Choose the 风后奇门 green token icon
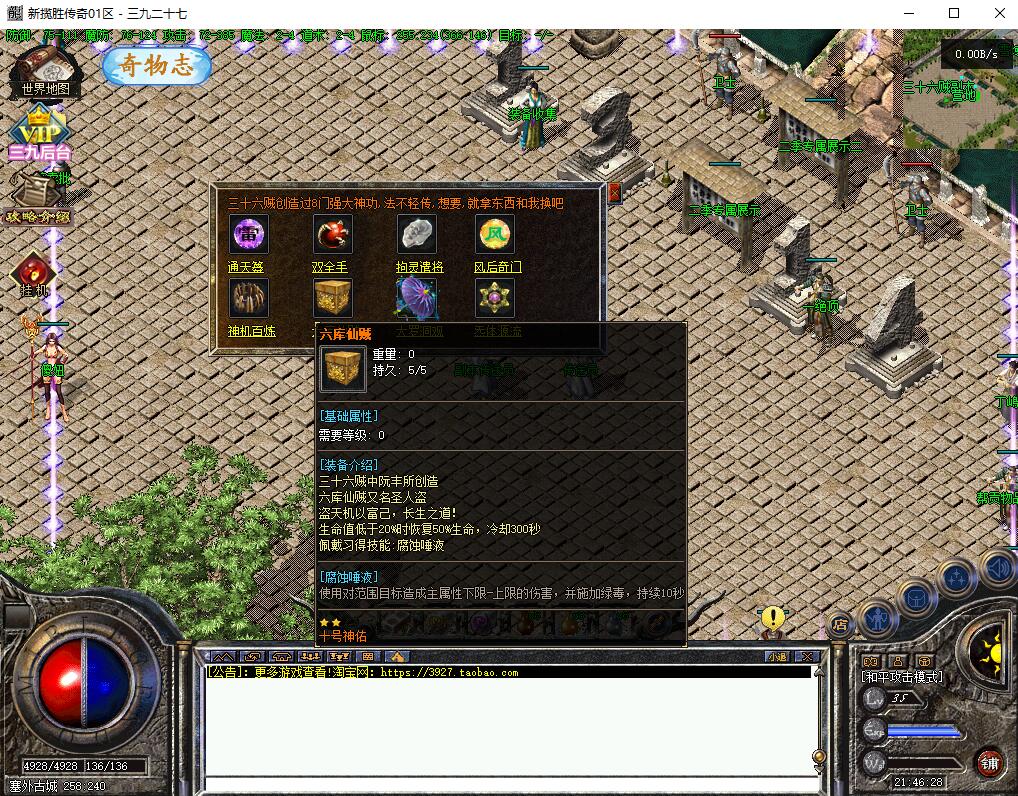Image resolution: width=1018 pixels, height=796 pixels. coord(494,235)
